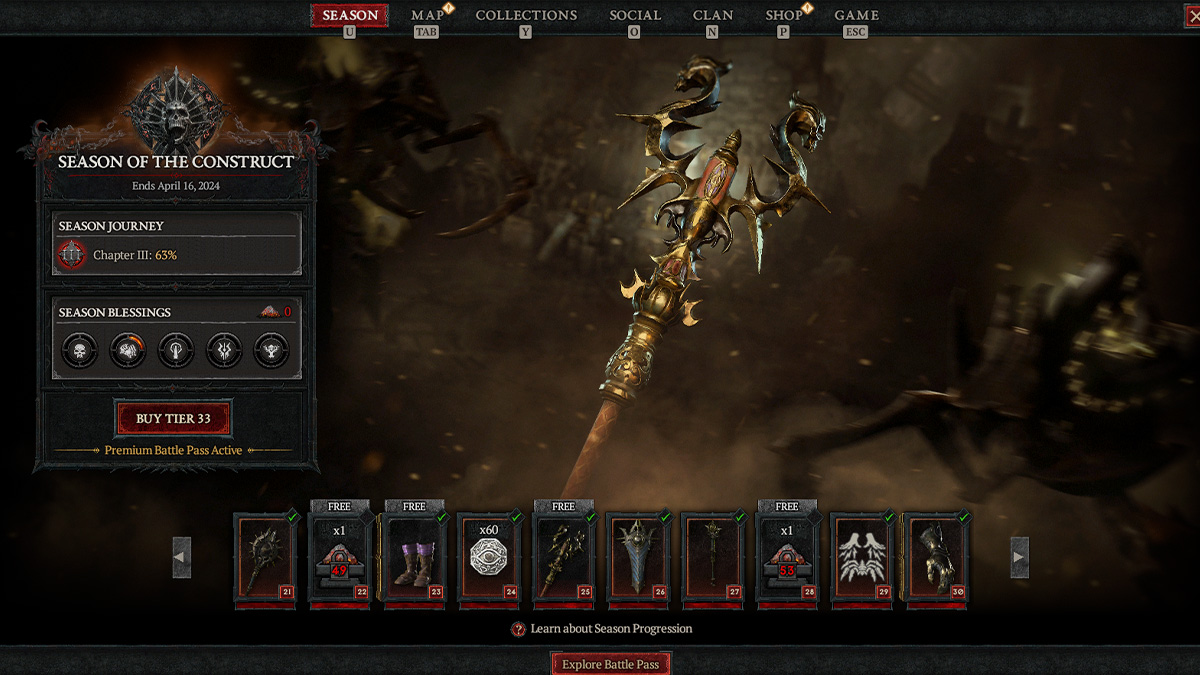
Task: Open Learn about Season Progression help
Action: pos(602,629)
